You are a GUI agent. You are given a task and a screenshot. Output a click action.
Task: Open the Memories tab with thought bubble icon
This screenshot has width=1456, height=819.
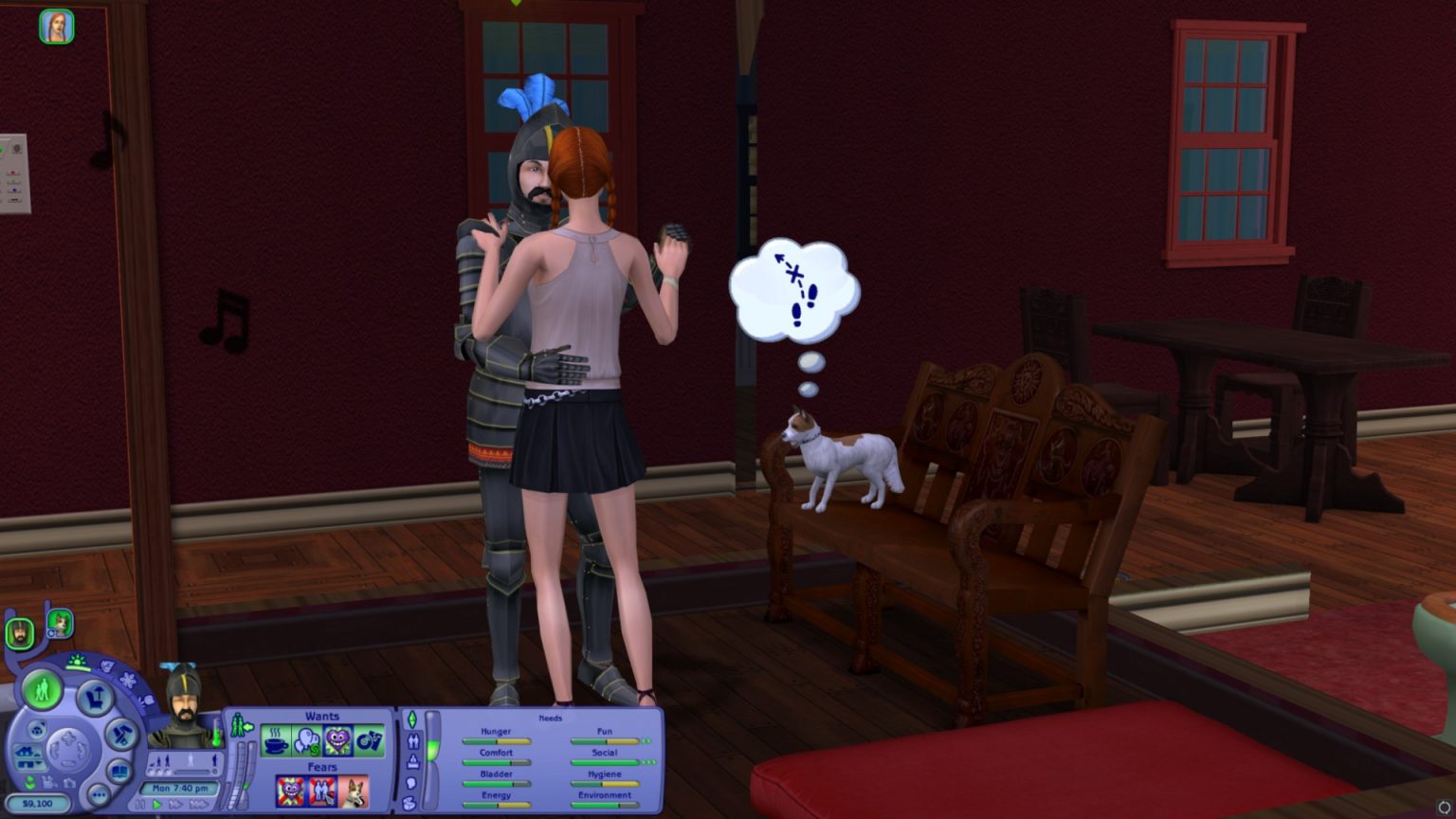click(x=409, y=784)
